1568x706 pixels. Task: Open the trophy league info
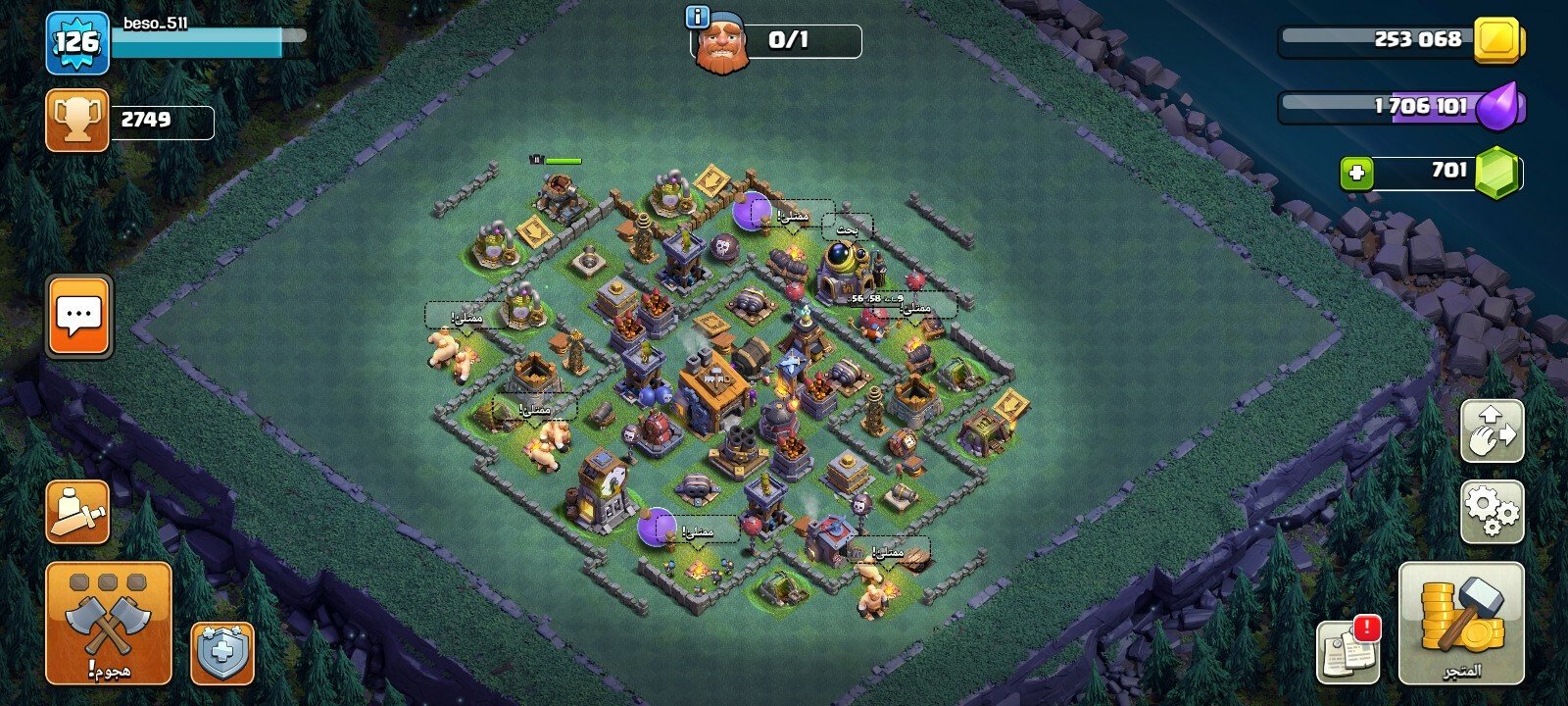coord(76,121)
